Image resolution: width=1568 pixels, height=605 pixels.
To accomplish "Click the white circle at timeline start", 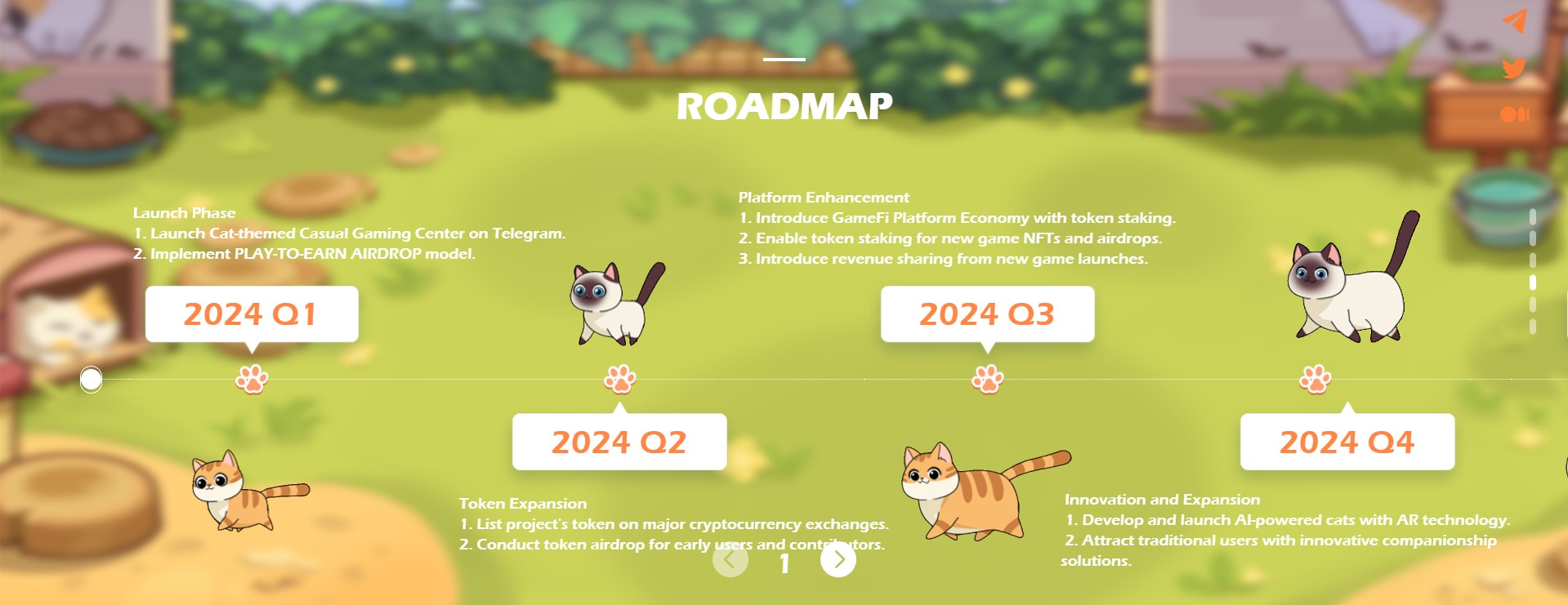I will point(92,379).
